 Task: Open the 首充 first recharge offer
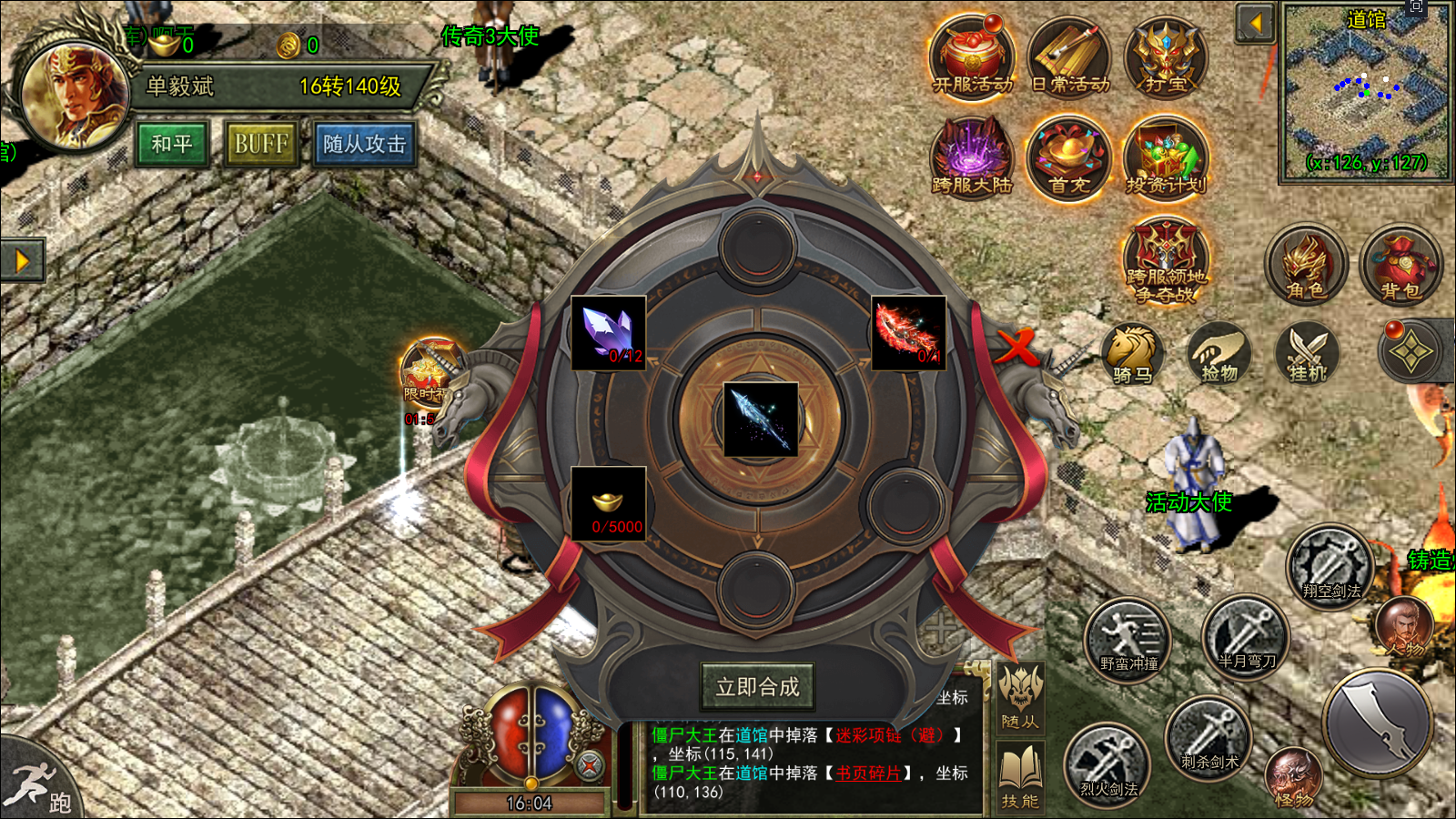(x=1069, y=158)
